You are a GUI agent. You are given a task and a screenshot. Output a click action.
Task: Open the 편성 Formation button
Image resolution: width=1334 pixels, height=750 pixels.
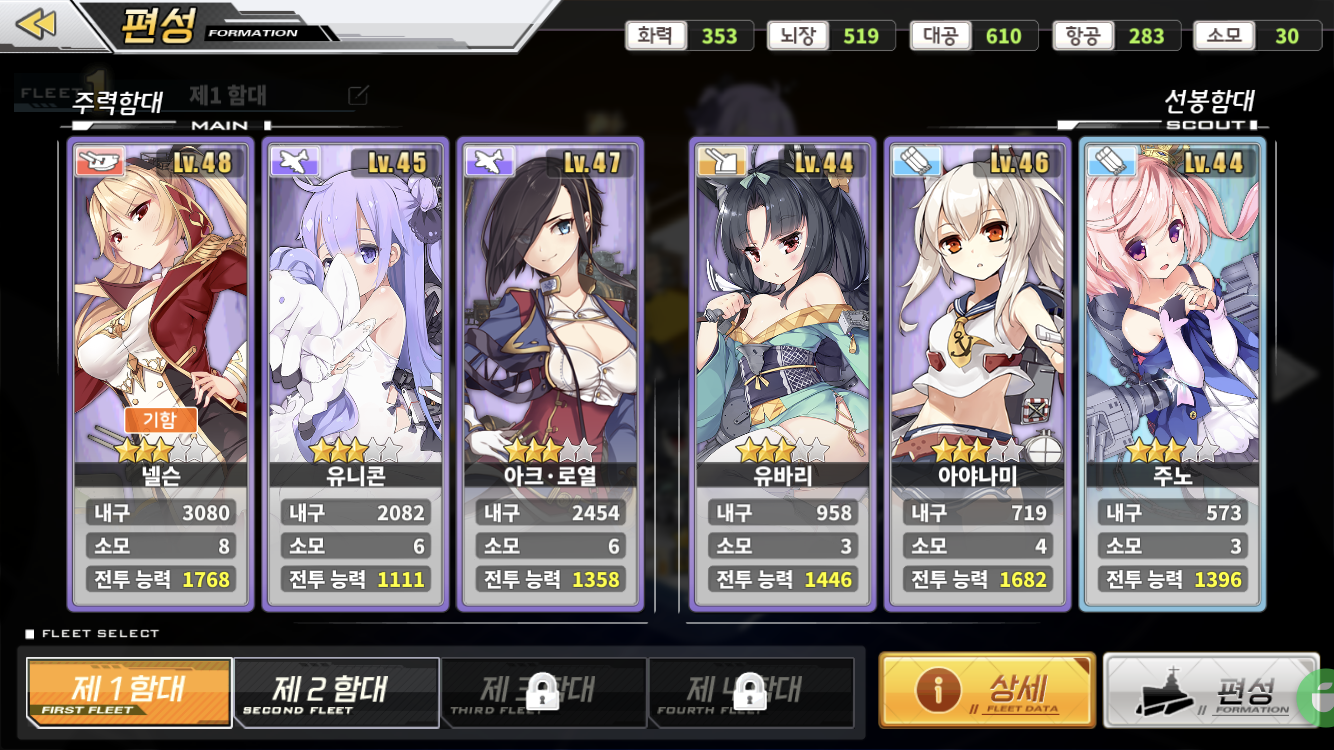point(1210,690)
